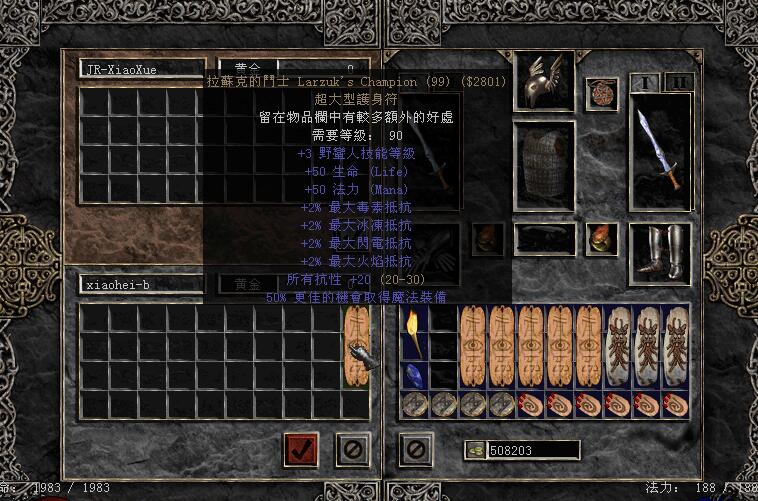Cancel the trade using the button beside the checkmark
Screen dimensions: 758x501
tap(353, 449)
